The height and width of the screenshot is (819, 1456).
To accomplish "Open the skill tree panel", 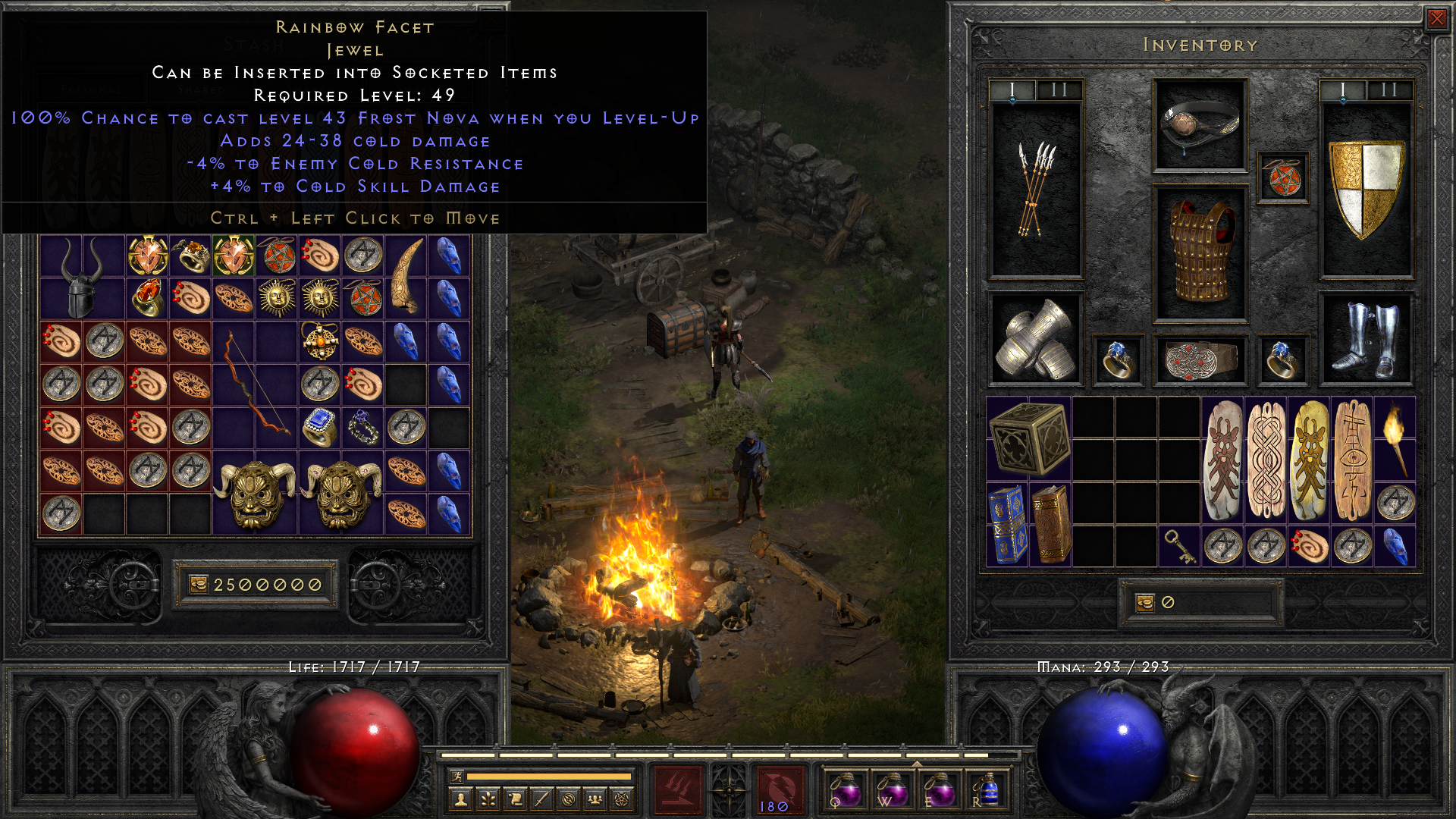I will 488,798.
